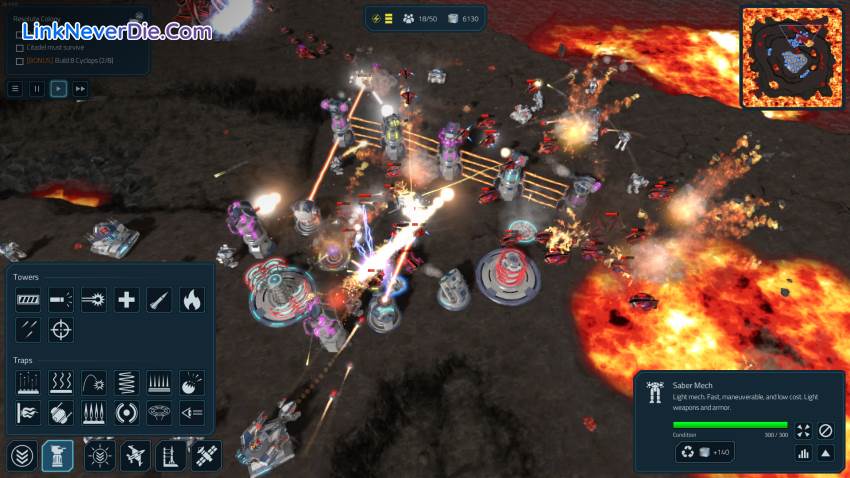Collapse the panel with chevron-down button

pos(22,456)
